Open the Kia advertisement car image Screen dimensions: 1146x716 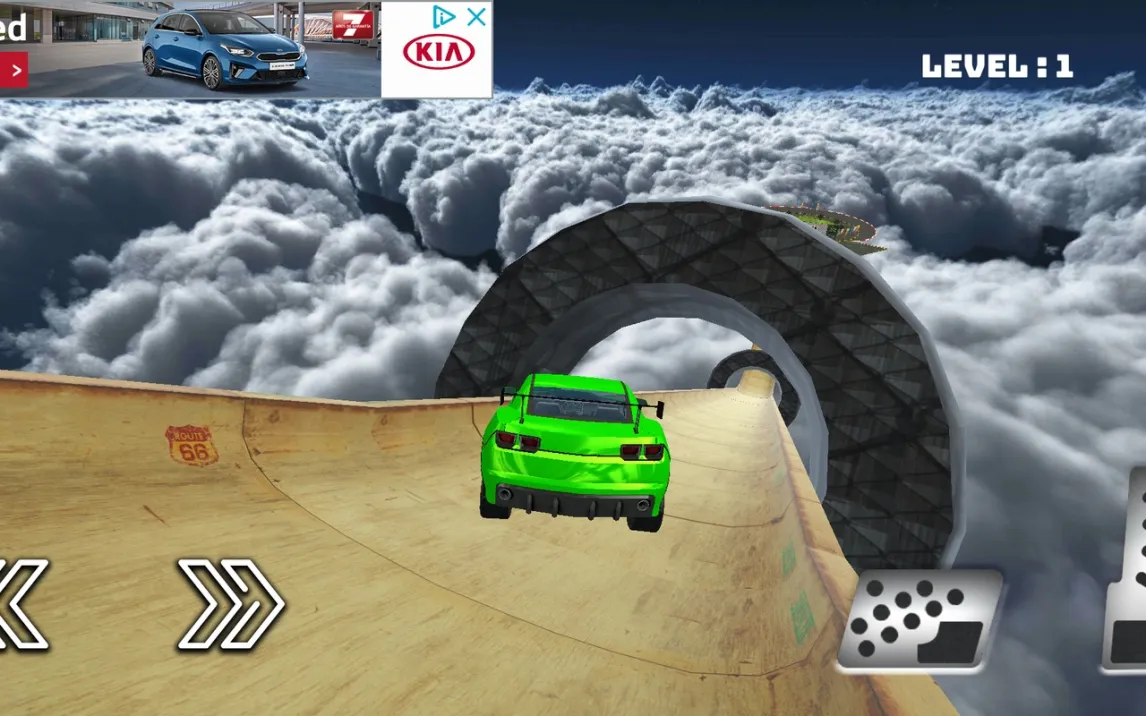pyautogui.click(x=225, y=50)
